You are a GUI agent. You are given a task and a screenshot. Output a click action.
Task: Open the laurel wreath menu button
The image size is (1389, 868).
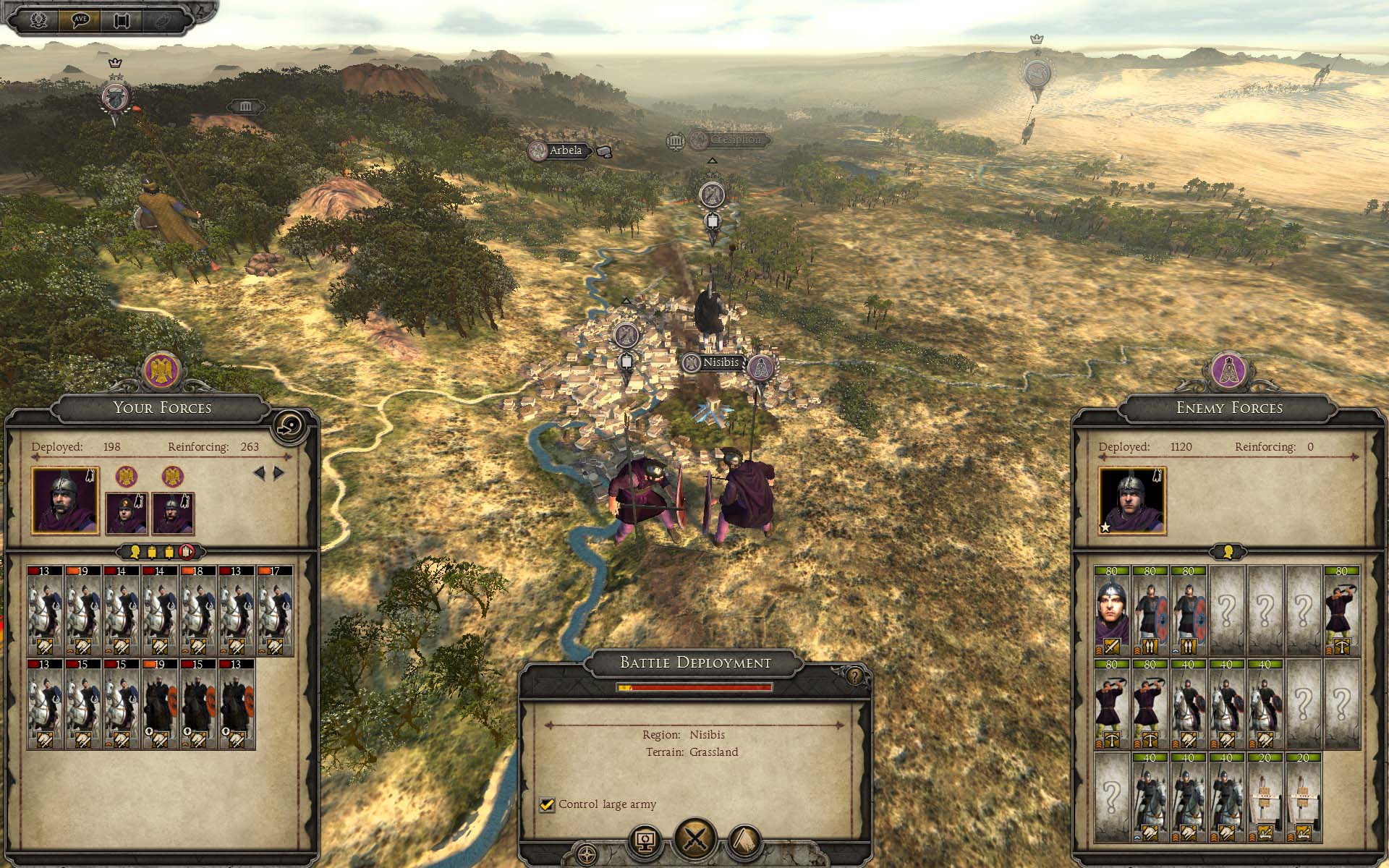click(x=38, y=20)
